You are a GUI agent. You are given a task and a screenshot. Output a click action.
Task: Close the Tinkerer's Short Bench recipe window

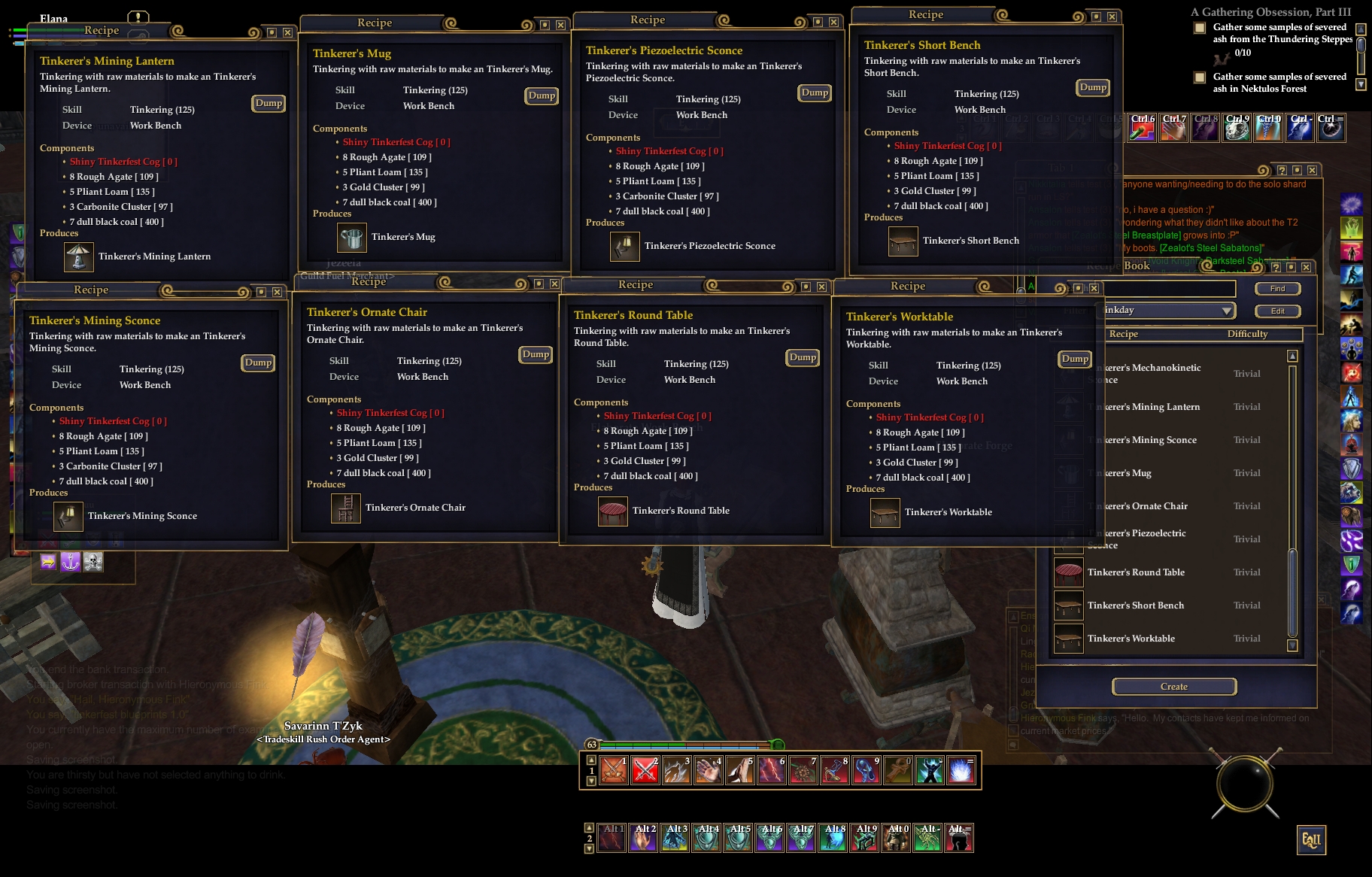[x=1112, y=17]
